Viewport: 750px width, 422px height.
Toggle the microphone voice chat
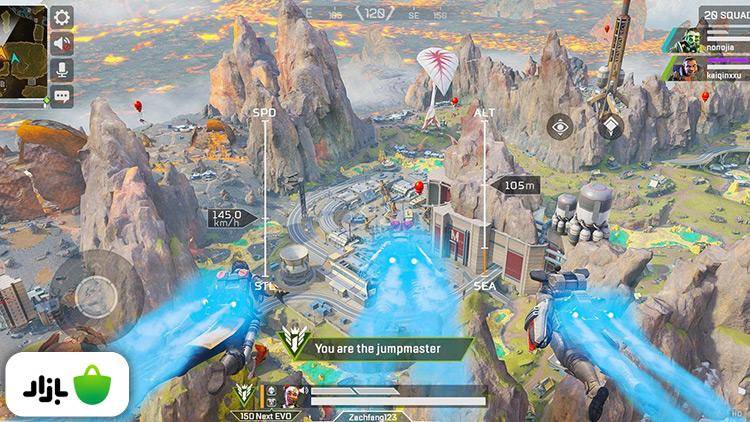tap(62, 69)
